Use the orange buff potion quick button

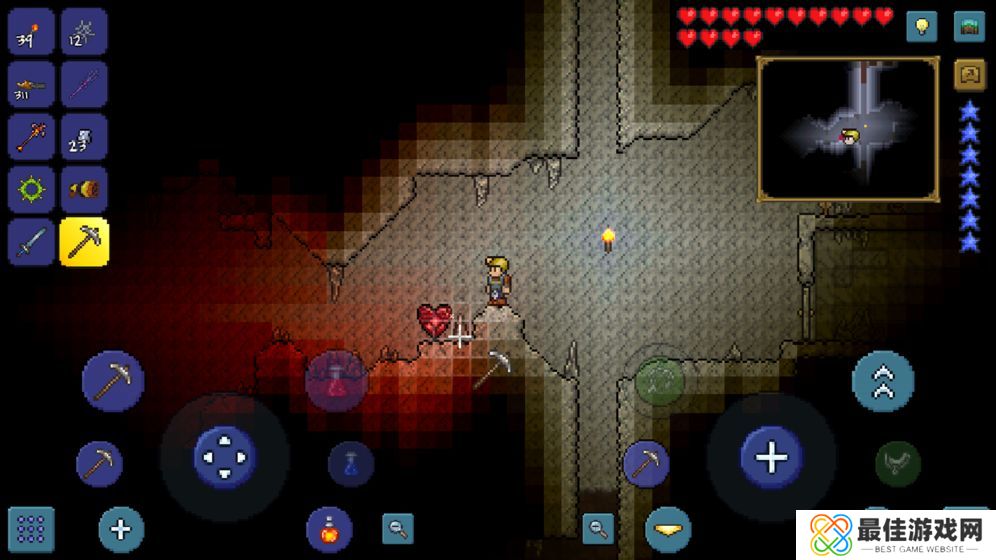329,529
